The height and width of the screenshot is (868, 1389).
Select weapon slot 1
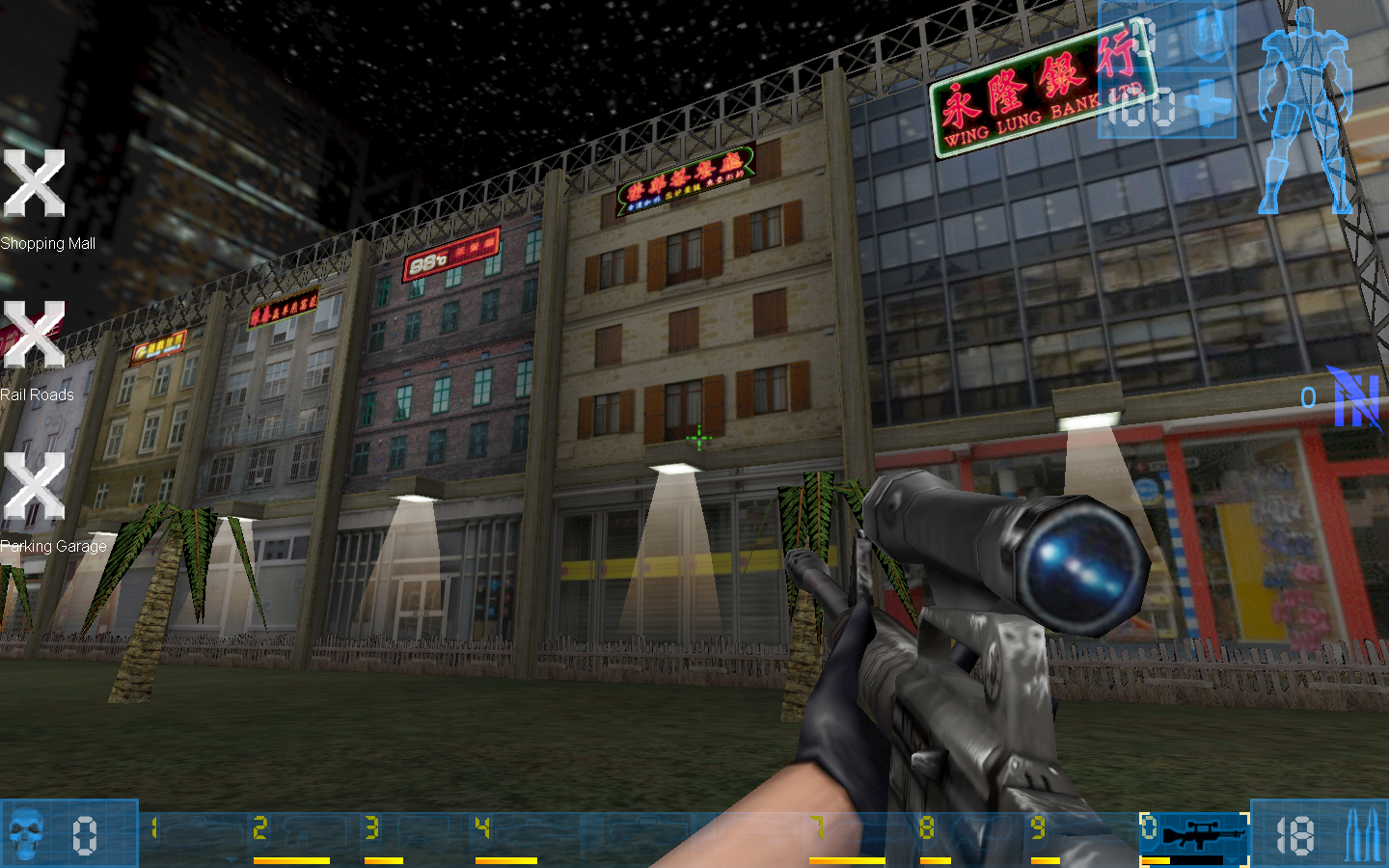click(154, 827)
